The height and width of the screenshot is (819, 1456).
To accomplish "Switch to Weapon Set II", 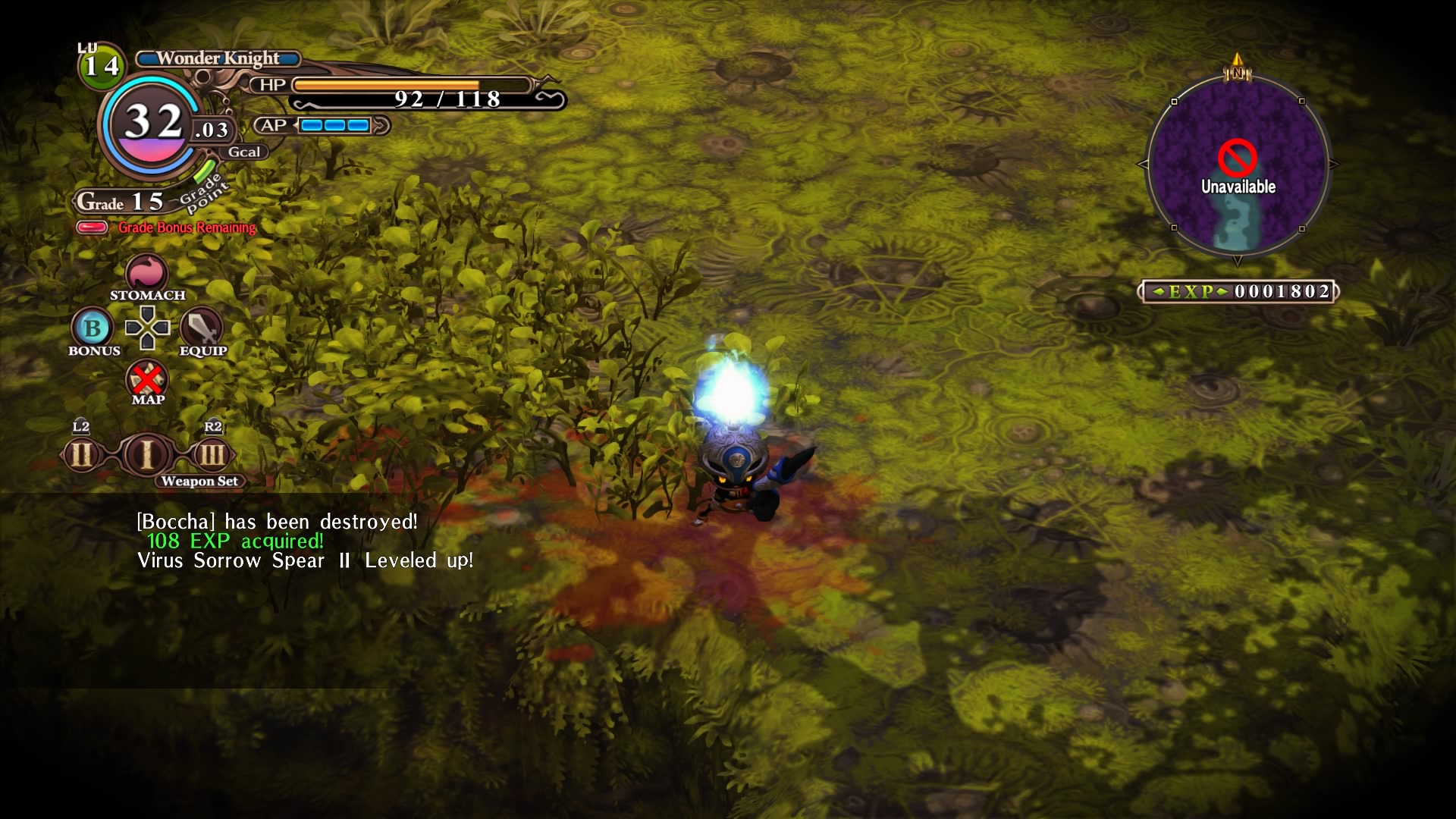I will [82, 456].
